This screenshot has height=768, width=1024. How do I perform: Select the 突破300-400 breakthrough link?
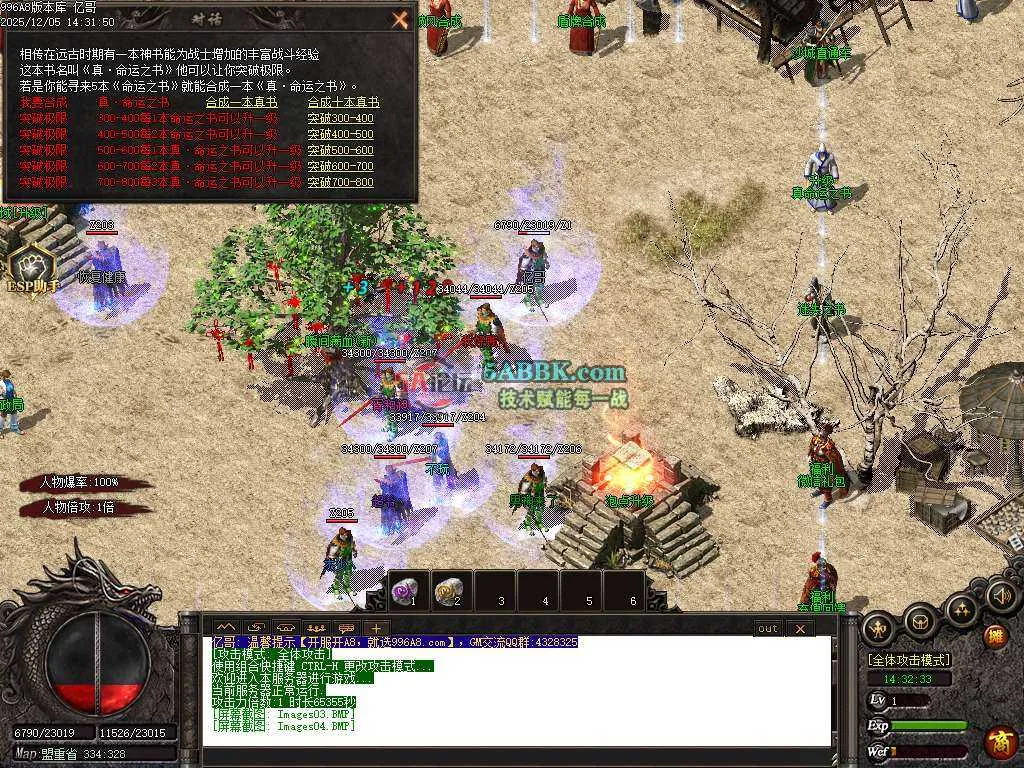(x=340, y=118)
